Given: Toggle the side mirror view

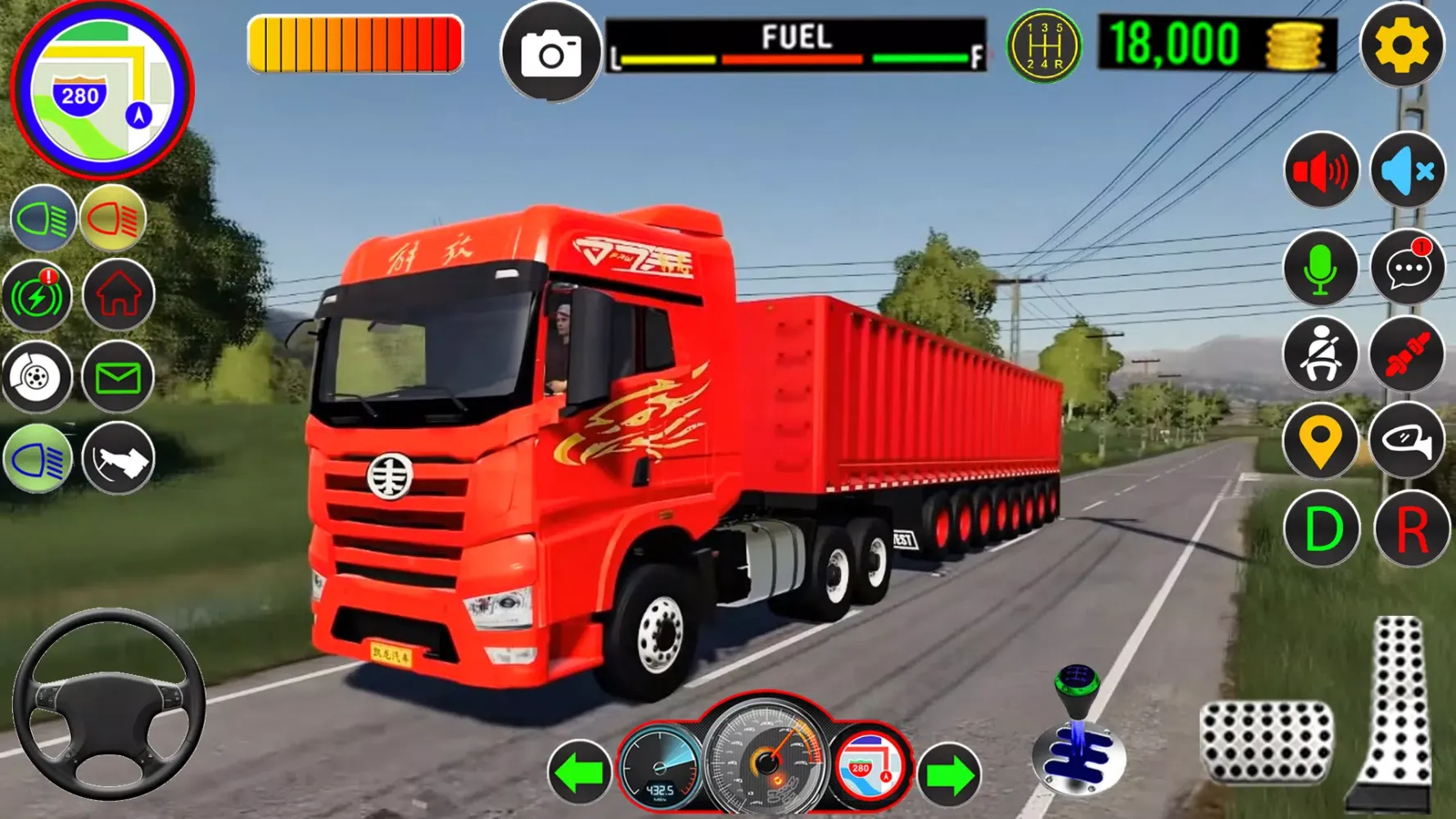Looking at the screenshot, I should tap(1407, 442).
